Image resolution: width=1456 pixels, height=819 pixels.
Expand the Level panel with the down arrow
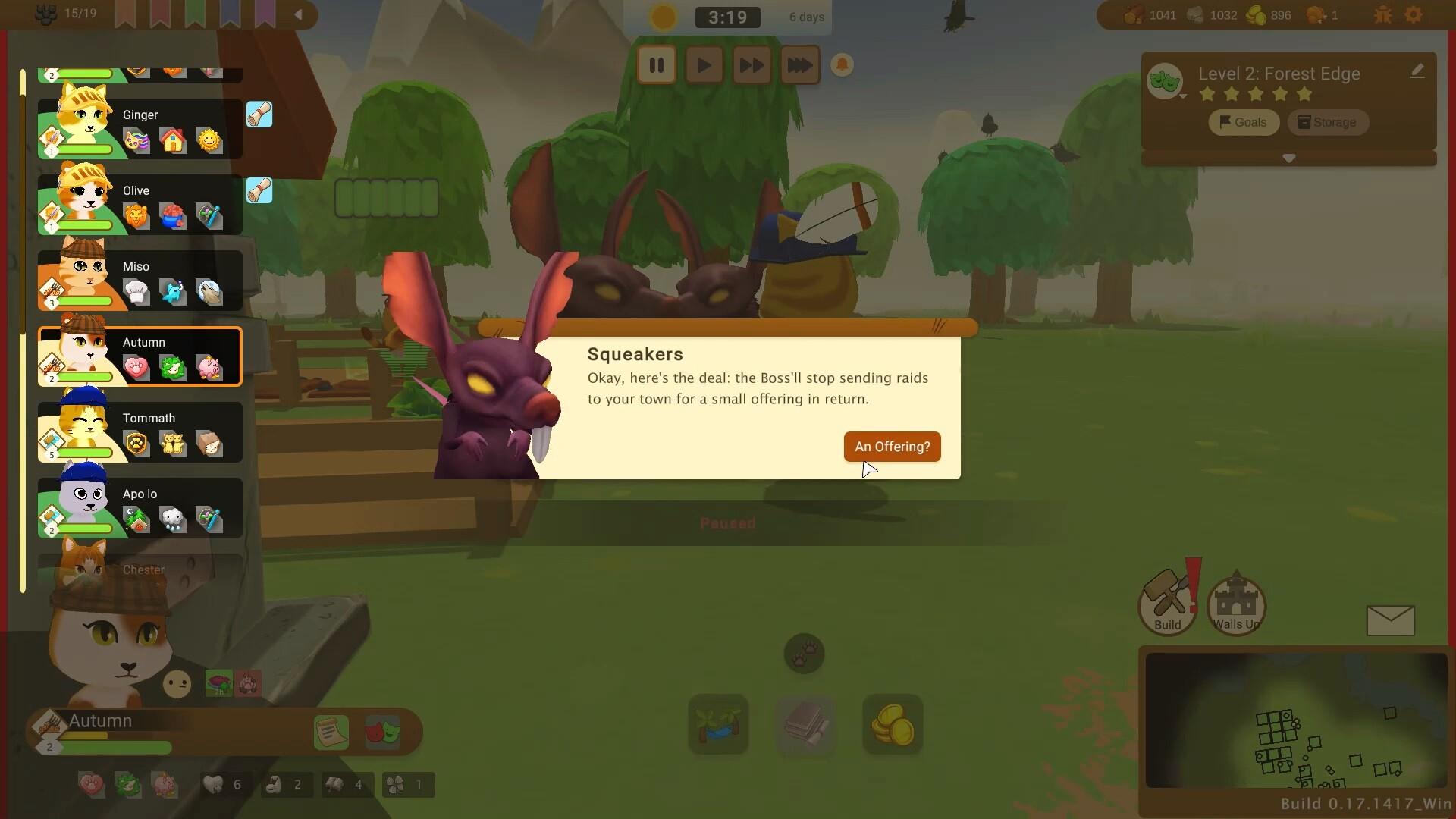1289,158
